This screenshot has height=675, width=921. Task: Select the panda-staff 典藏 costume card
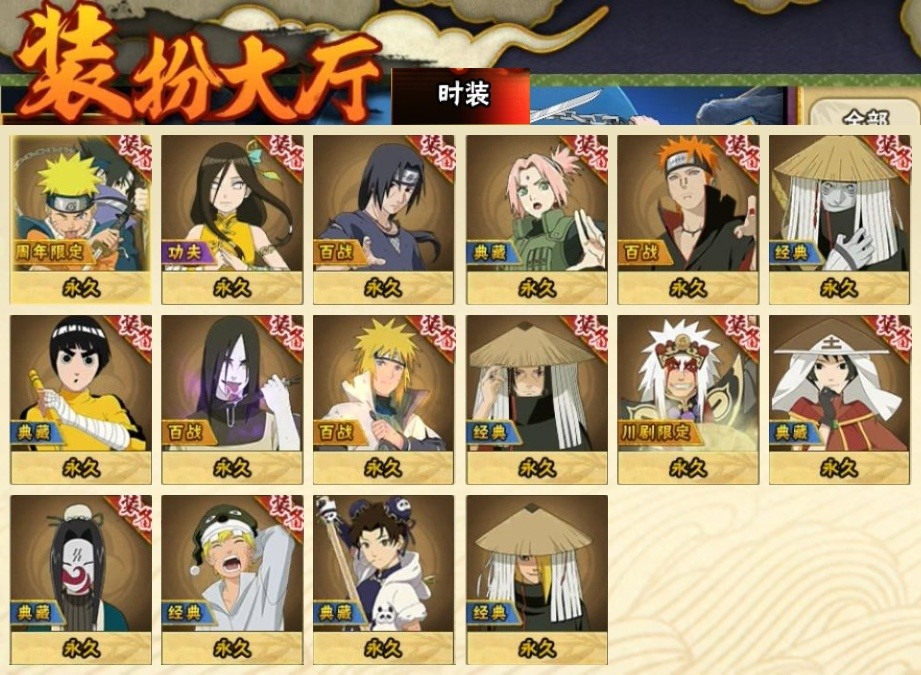(x=383, y=579)
